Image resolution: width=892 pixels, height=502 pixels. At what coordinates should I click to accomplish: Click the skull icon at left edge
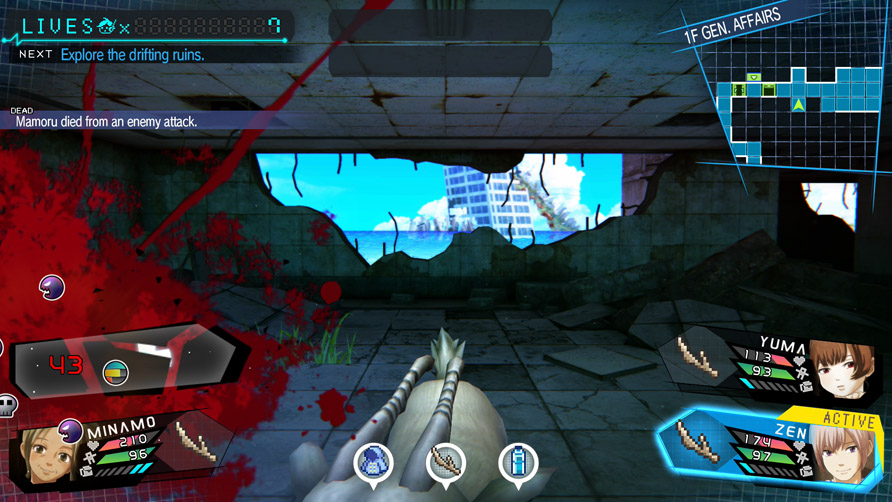point(8,405)
